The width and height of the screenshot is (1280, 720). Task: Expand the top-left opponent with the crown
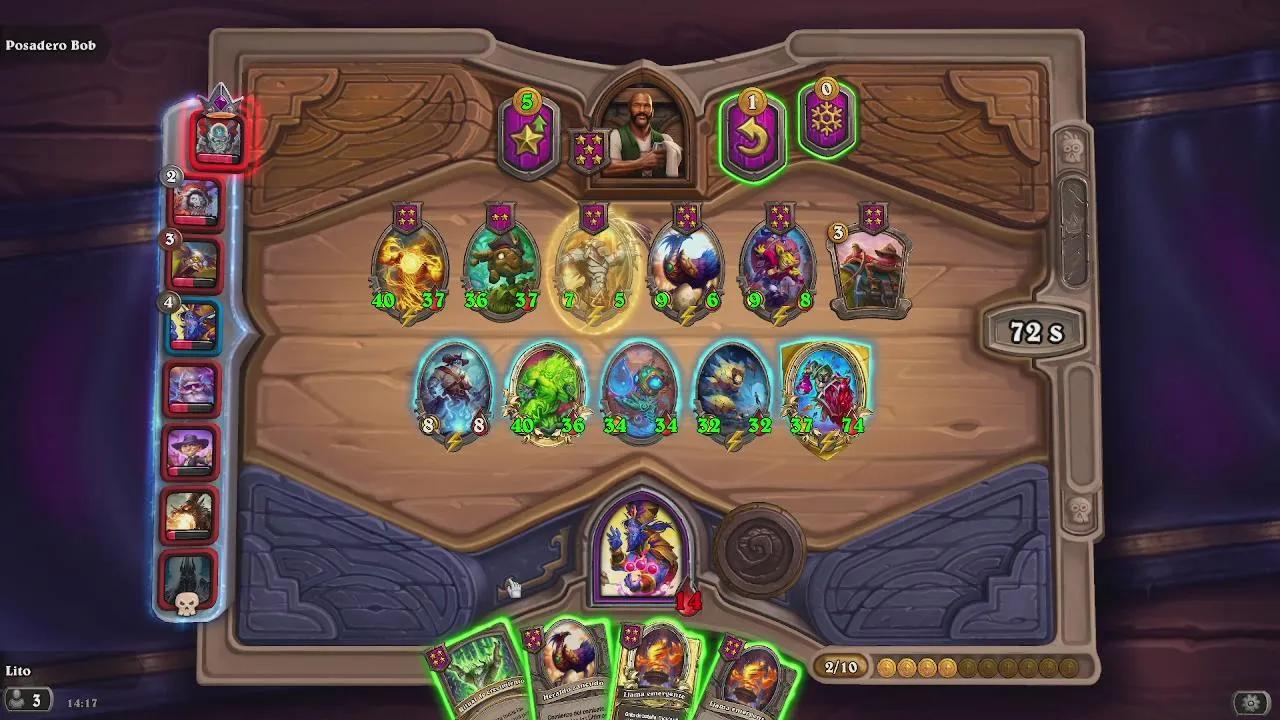coord(218,135)
